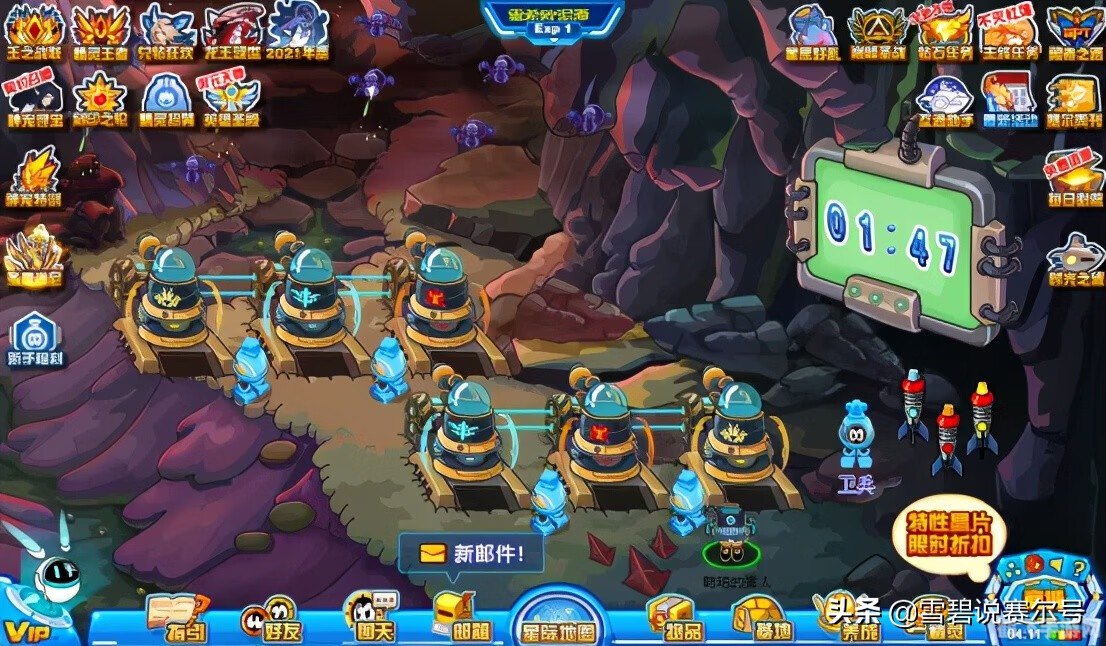The width and height of the screenshot is (1106, 646).
Task: Open the 英雄圣殿 winged icon
Action: pyautogui.click(x=231, y=98)
